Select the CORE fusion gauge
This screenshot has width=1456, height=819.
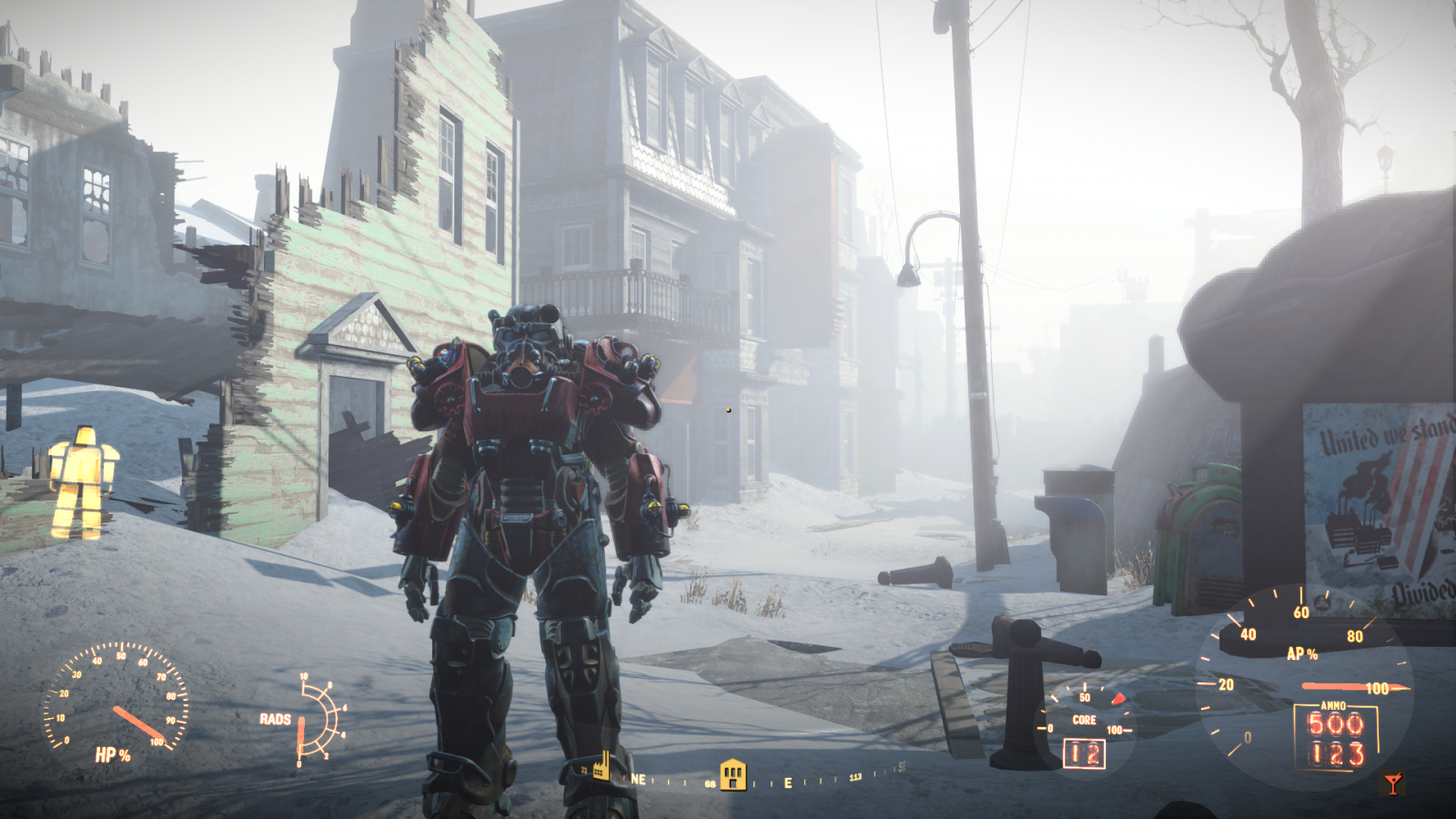1083,718
